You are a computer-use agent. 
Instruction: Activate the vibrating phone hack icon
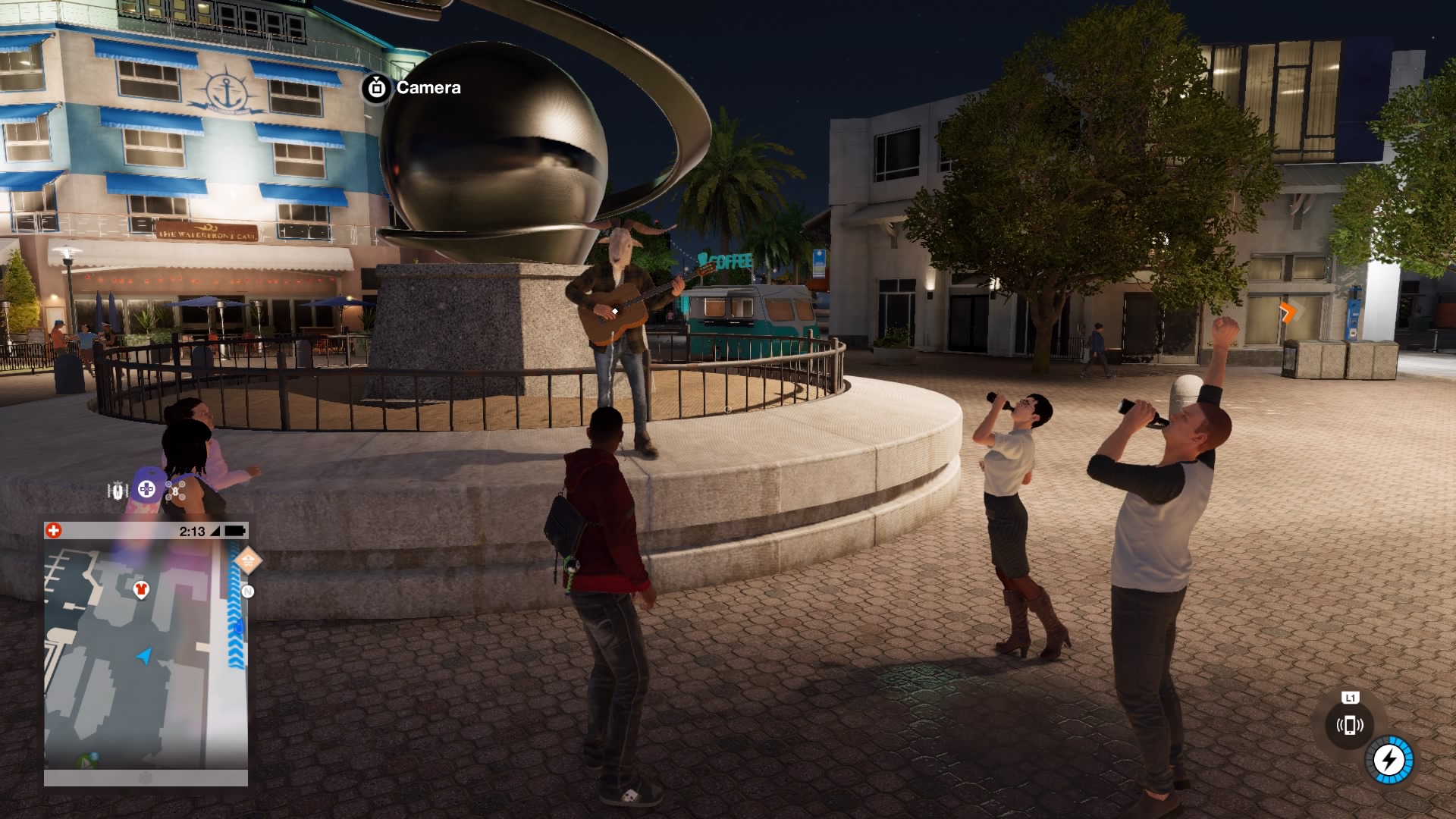(x=1350, y=725)
